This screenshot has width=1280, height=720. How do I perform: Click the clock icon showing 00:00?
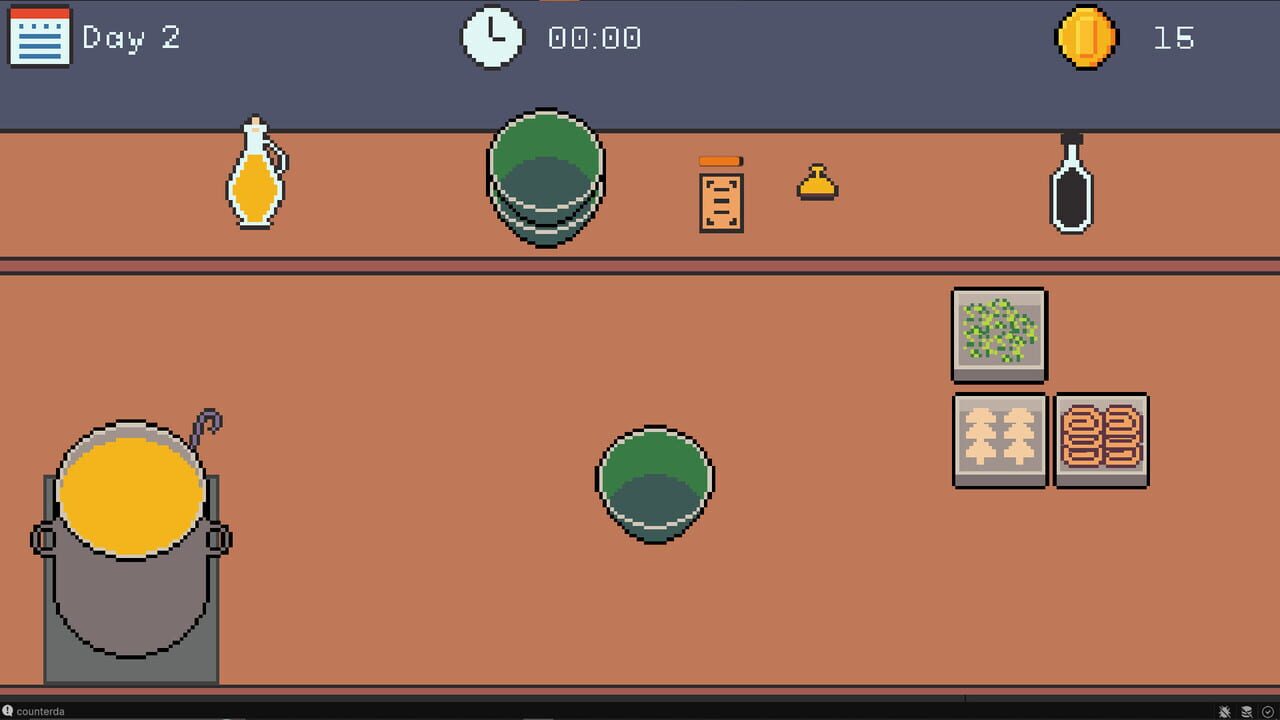pos(491,36)
